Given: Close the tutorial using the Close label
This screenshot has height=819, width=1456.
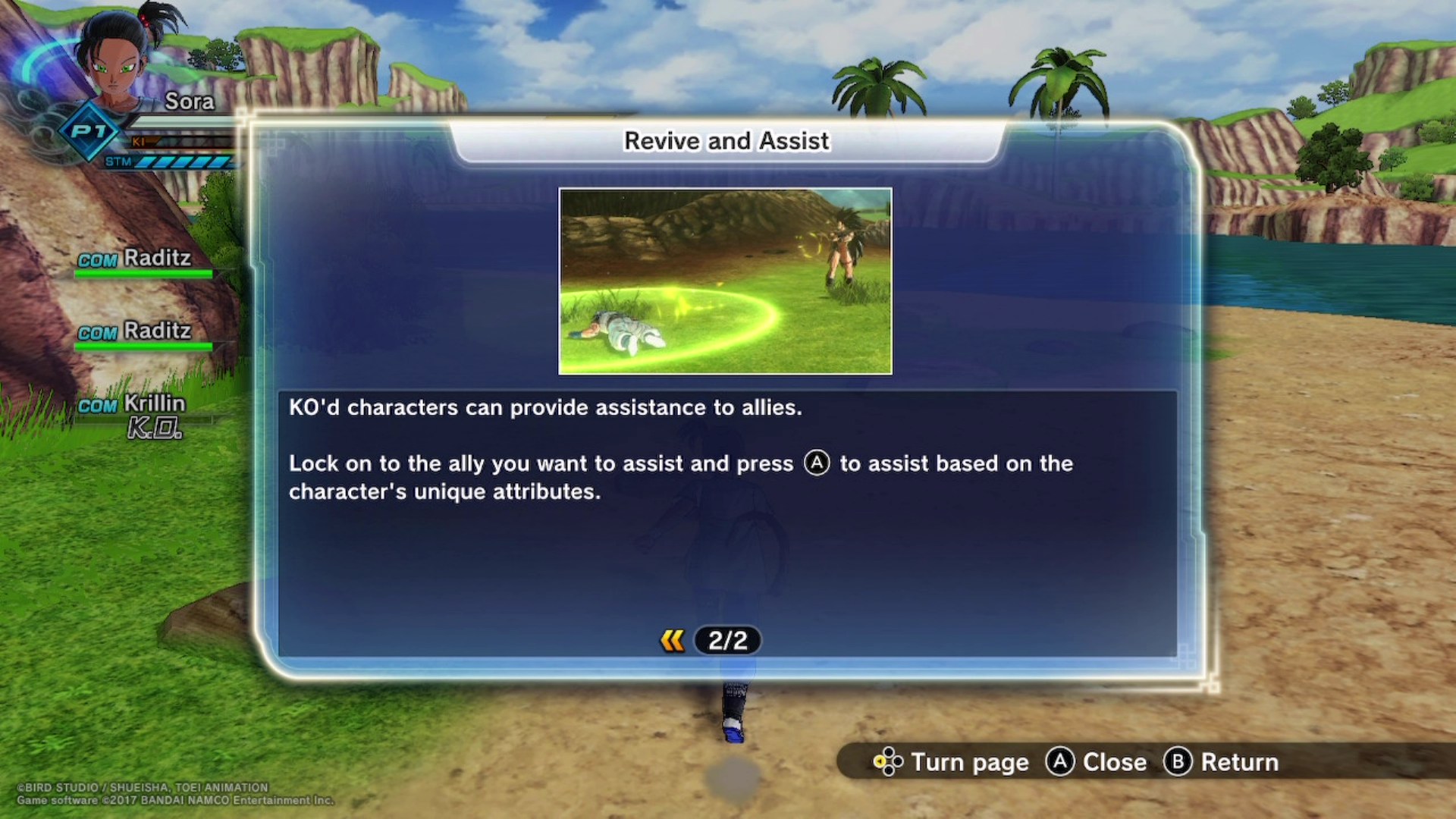Looking at the screenshot, I should 1113,762.
